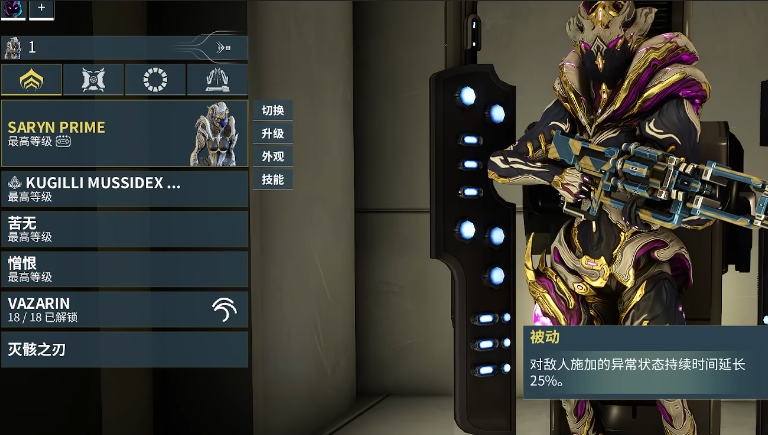Viewport: 768px width, 435px height.
Task: Select the 灭骸之刃 slot
Action: pos(124,350)
